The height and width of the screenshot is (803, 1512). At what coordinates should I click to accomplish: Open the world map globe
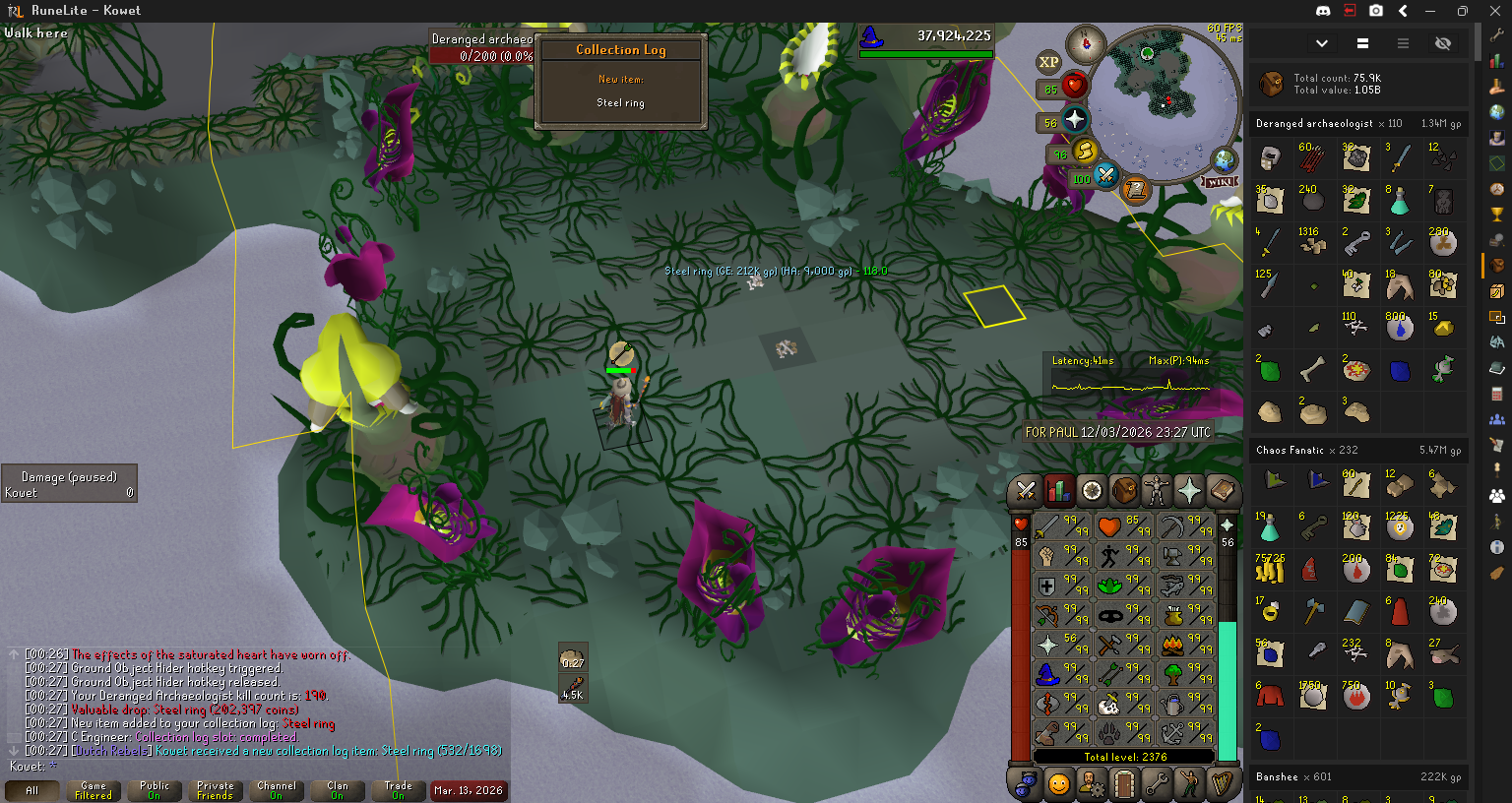point(1224,160)
